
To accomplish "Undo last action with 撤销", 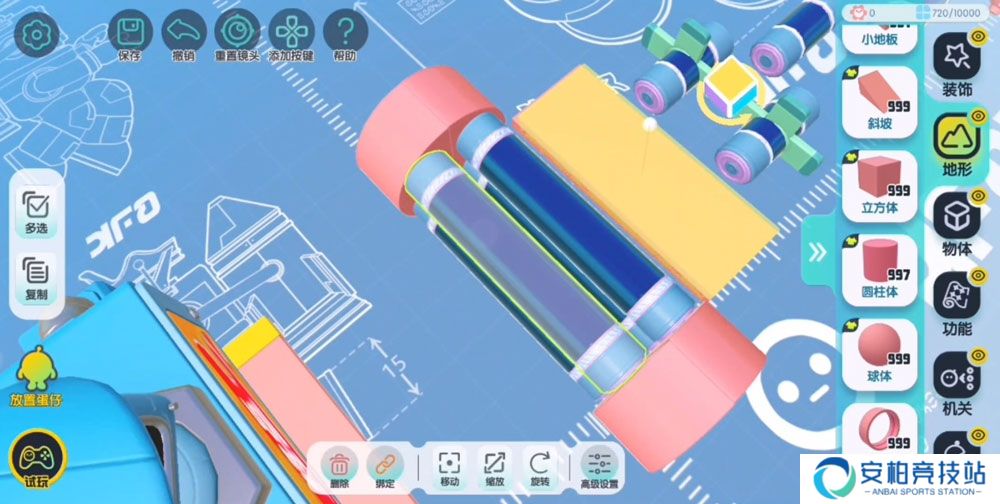I will pos(183,34).
